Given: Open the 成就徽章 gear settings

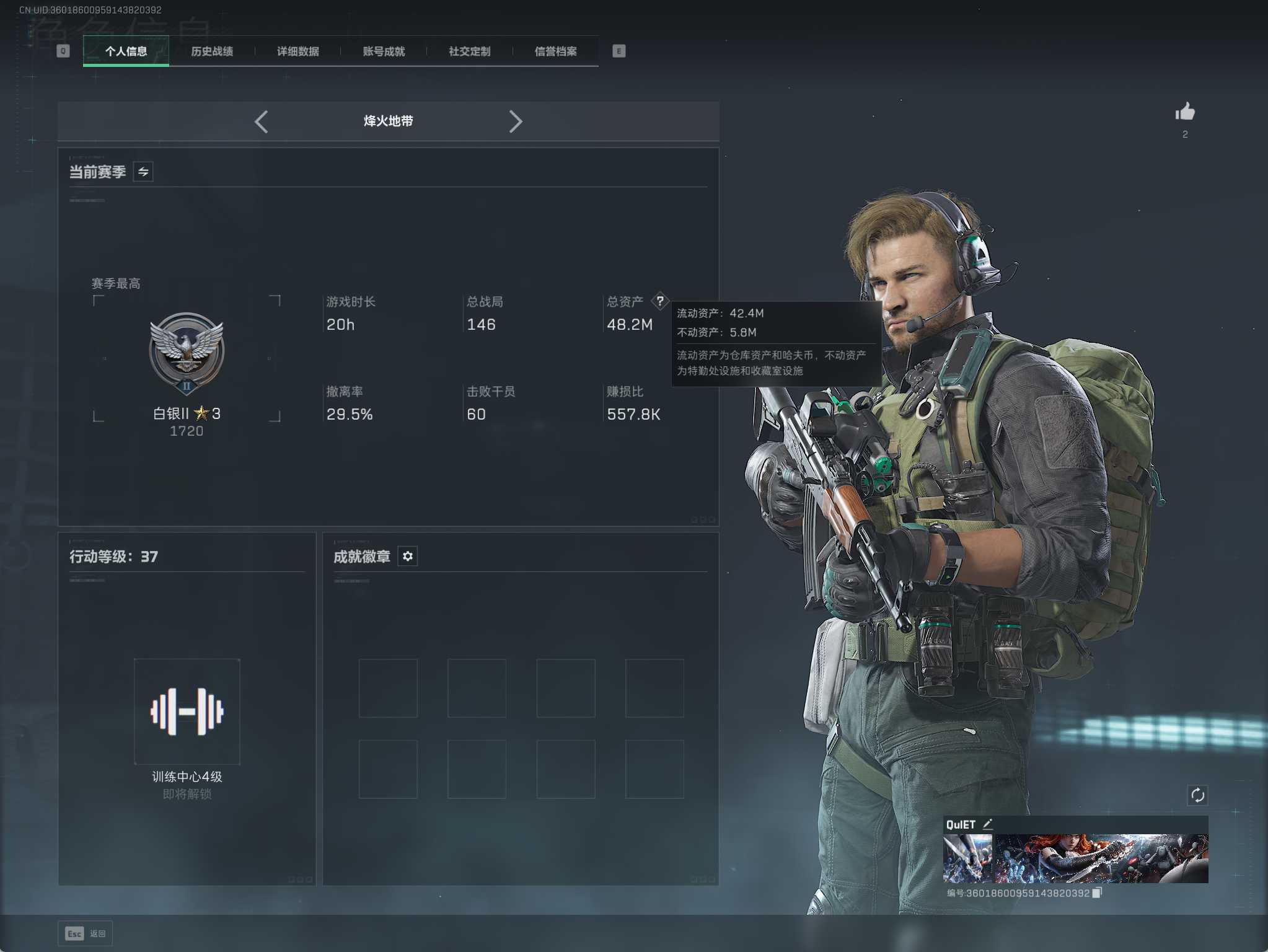Looking at the screenshot, I should tap(407, 557).
